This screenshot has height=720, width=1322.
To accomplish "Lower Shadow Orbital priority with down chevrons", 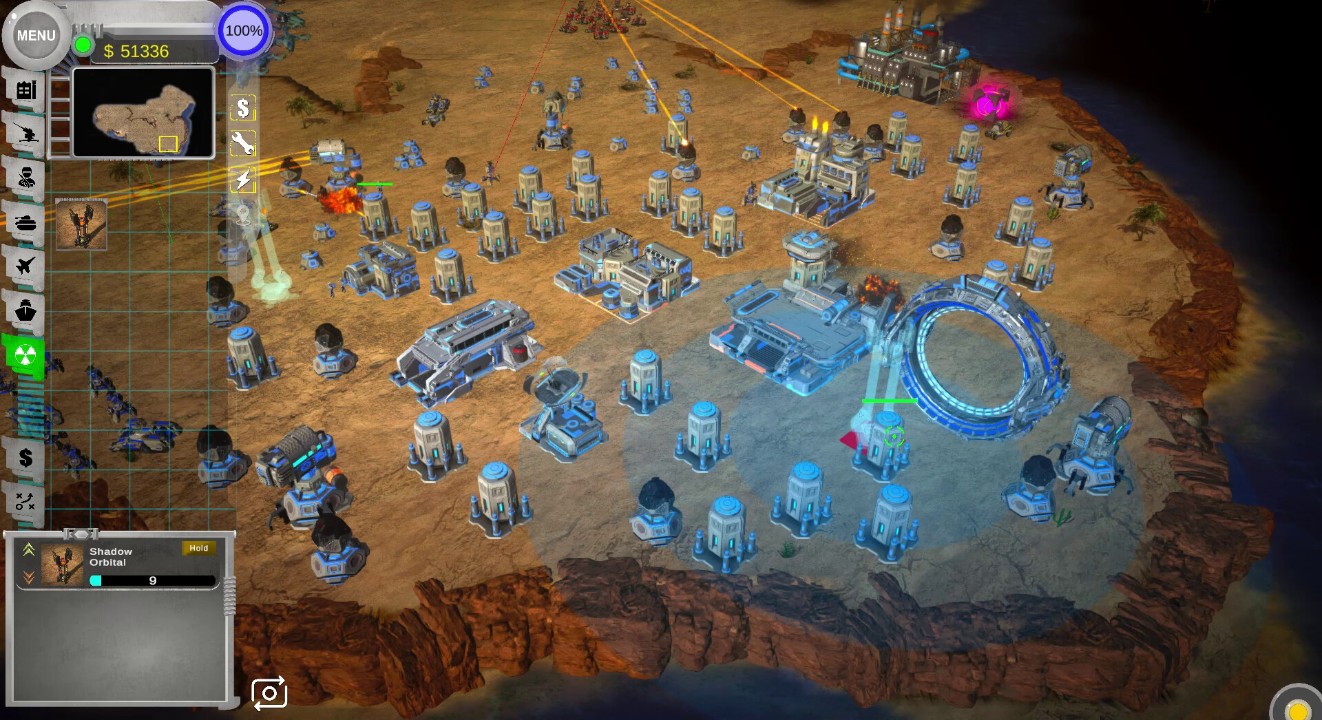I will (29, 577).
